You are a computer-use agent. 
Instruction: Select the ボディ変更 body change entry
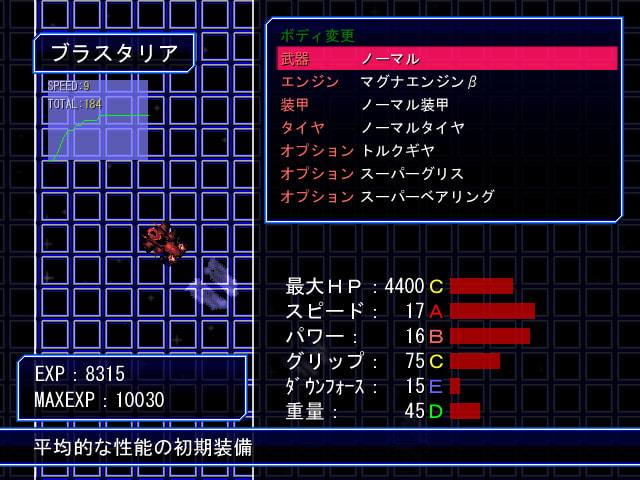point(317,36)
